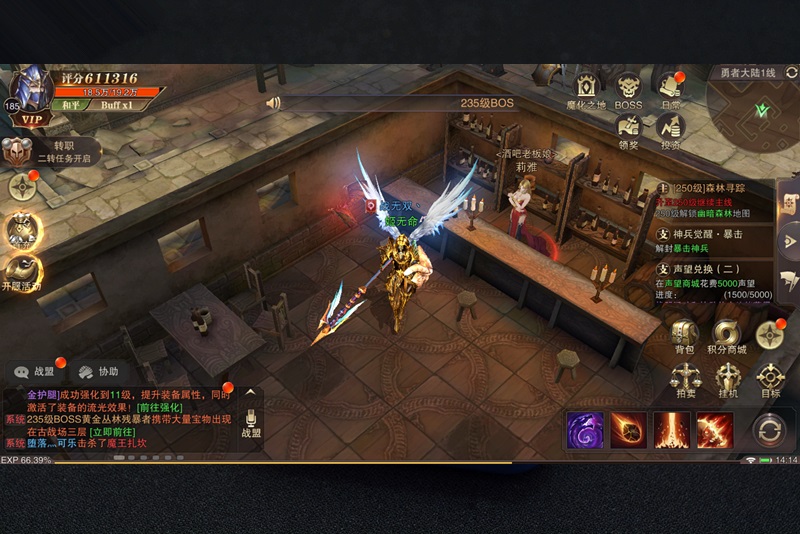Open the 日常 daily activities
Viewport: 800px width, 534px height.
point(670,89)
